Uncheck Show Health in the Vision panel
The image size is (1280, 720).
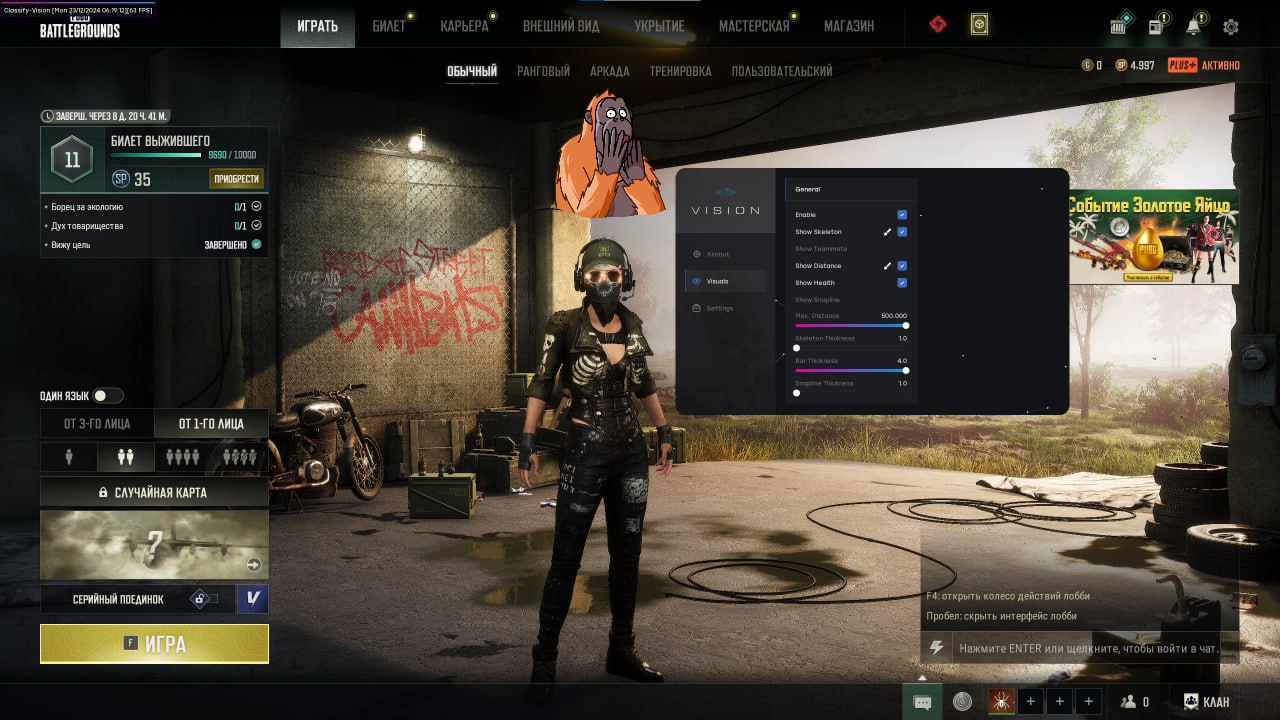tap(902, 282)
